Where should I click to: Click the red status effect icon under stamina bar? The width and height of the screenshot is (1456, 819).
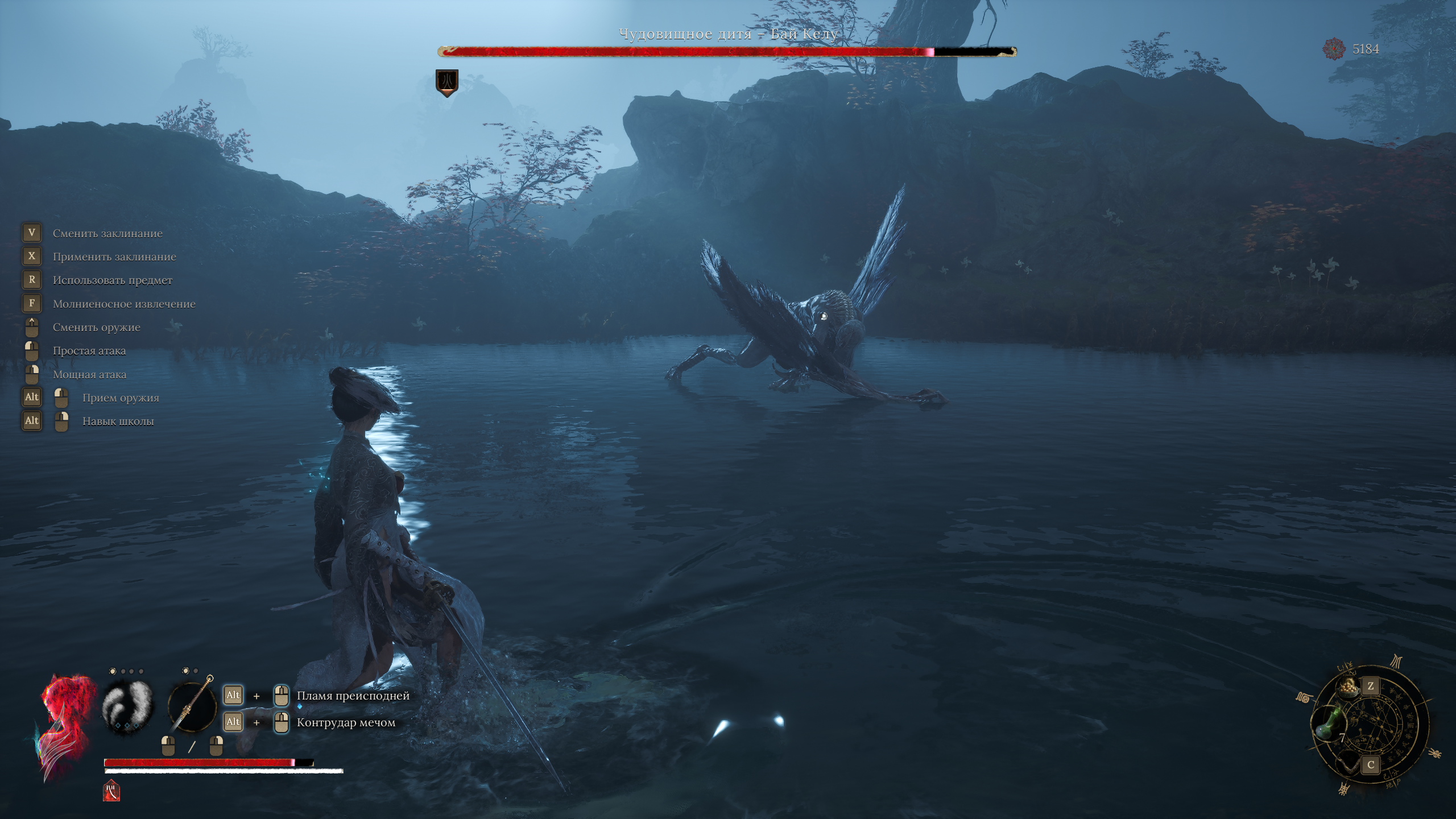[111, 791]
